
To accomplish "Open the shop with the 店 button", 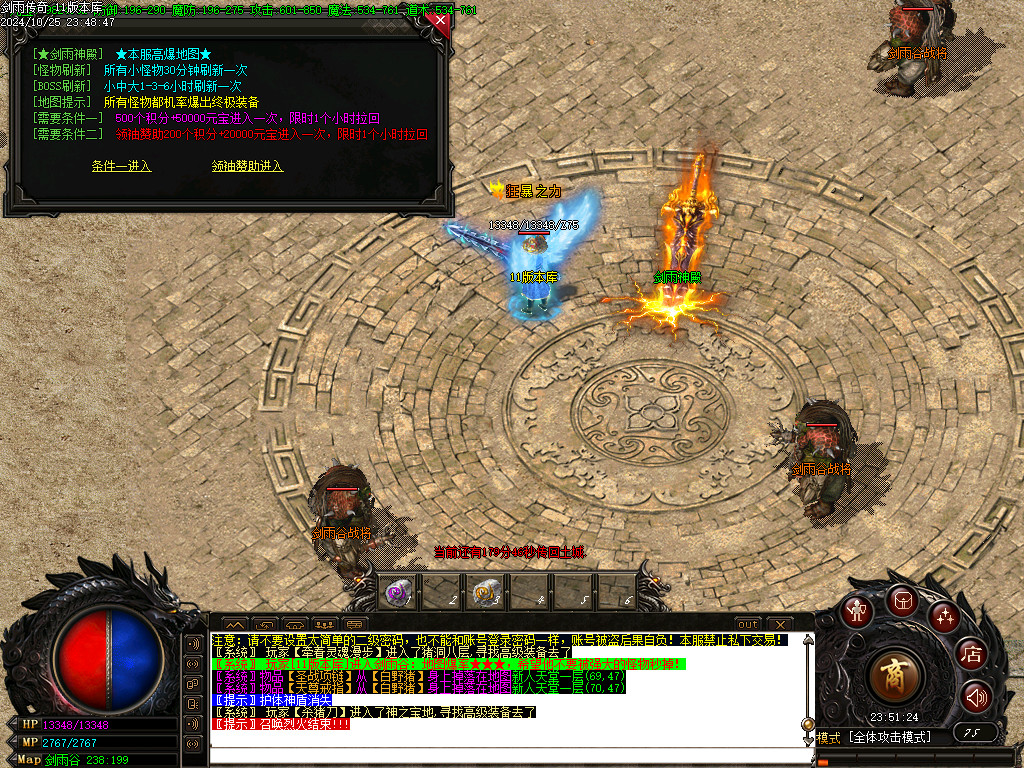I will 971,655.
